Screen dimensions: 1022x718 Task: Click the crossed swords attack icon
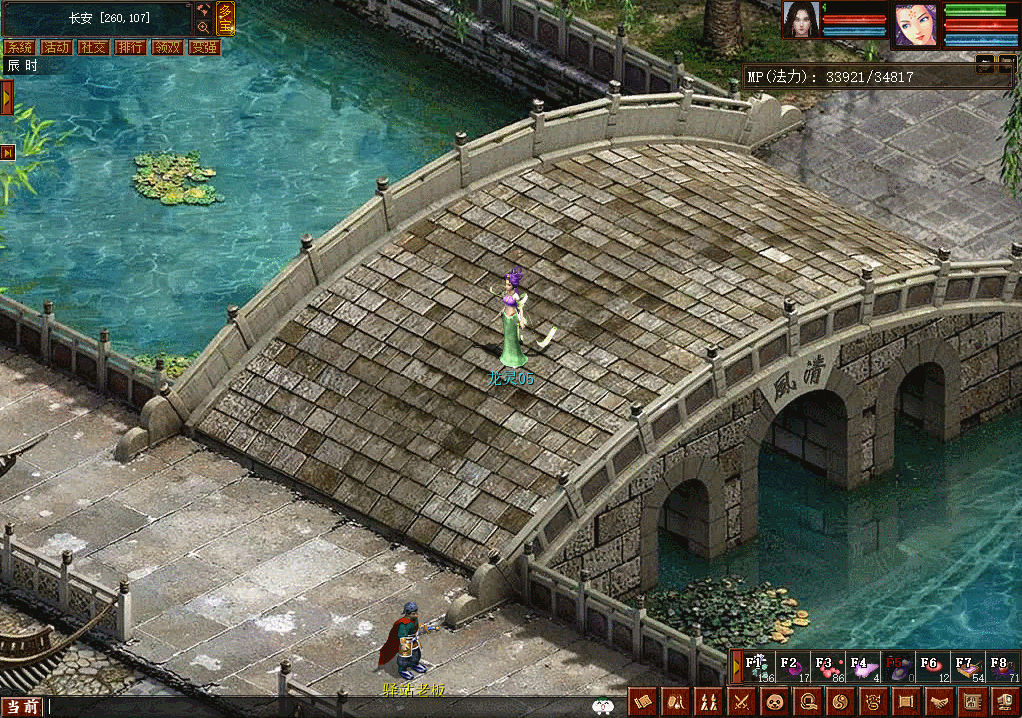tap(741, 702)
